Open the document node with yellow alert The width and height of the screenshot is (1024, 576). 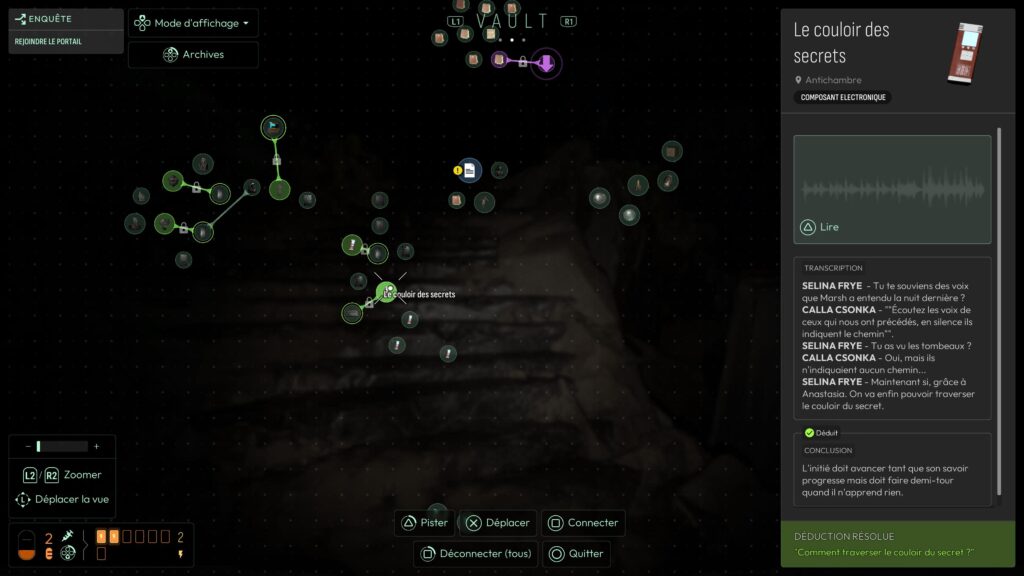tap(469, 171)
